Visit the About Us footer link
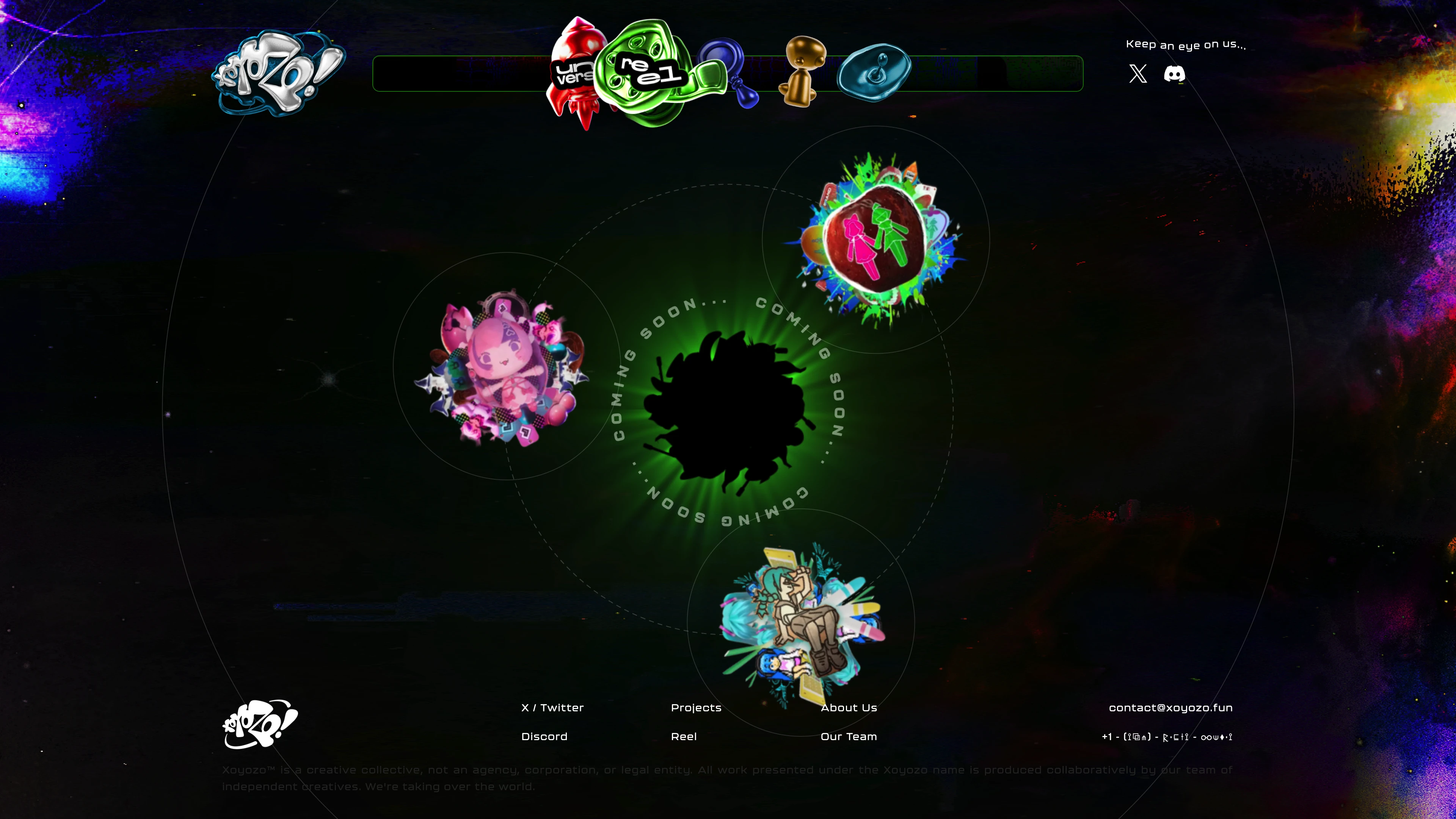This screenshot has width=1456, height=819. 849,708
